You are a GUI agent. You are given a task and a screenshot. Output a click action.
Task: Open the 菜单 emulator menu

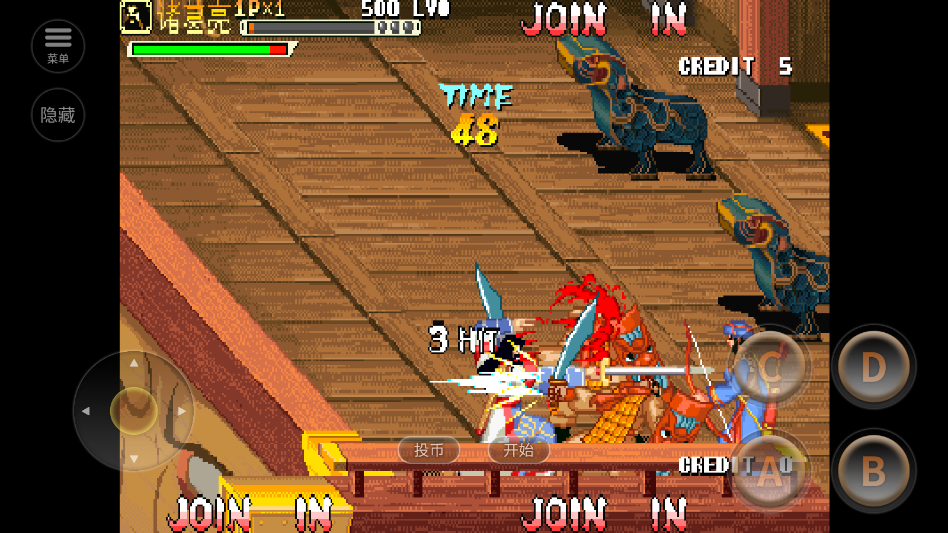58,45
